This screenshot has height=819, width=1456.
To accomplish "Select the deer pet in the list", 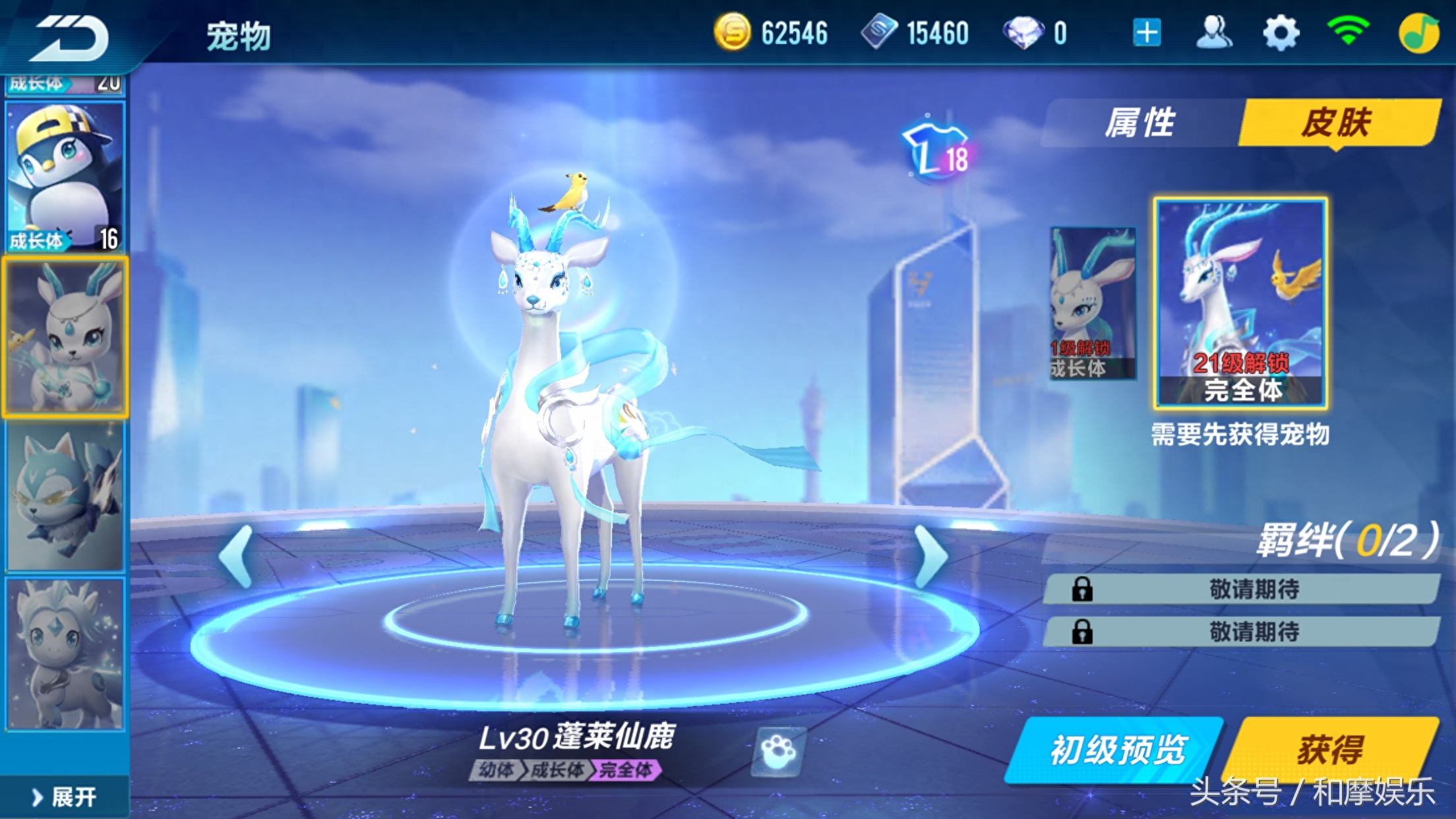I will [65, 337].
